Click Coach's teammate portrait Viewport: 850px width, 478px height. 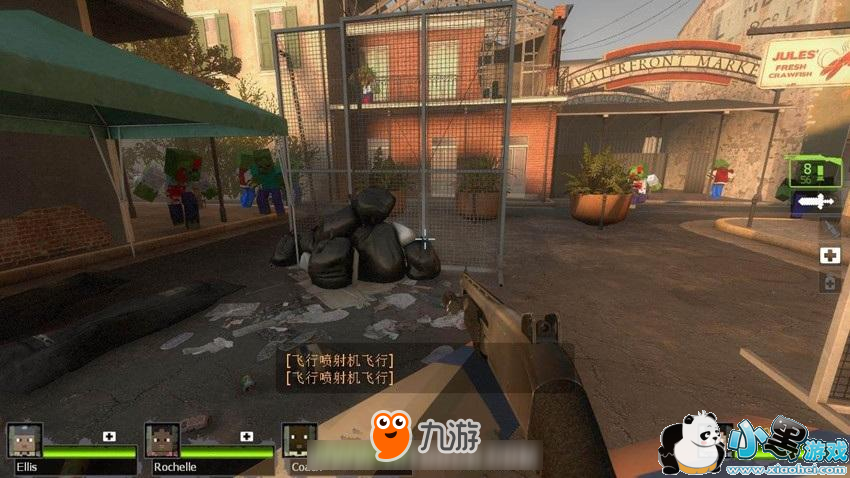298,440
